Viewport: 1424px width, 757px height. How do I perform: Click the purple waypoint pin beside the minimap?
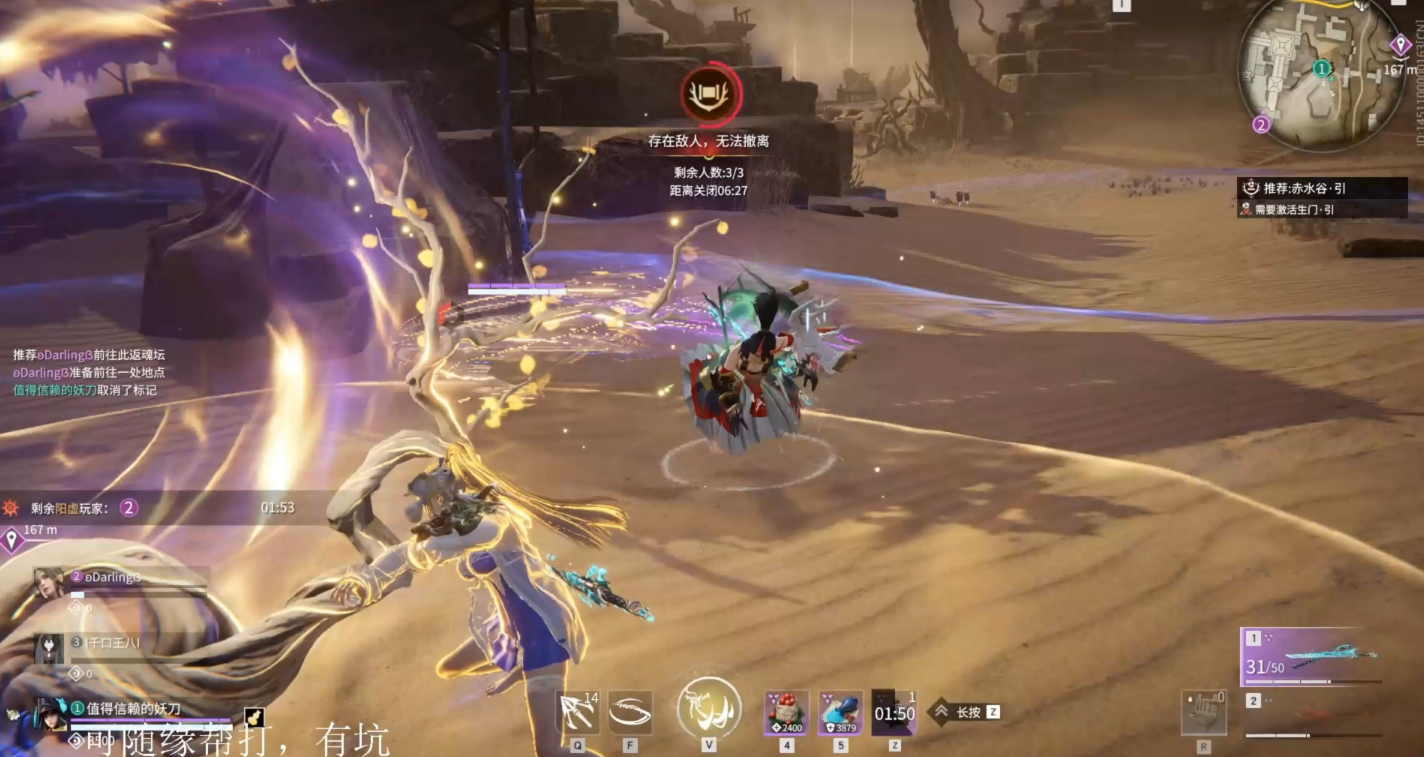(1401, 46)
